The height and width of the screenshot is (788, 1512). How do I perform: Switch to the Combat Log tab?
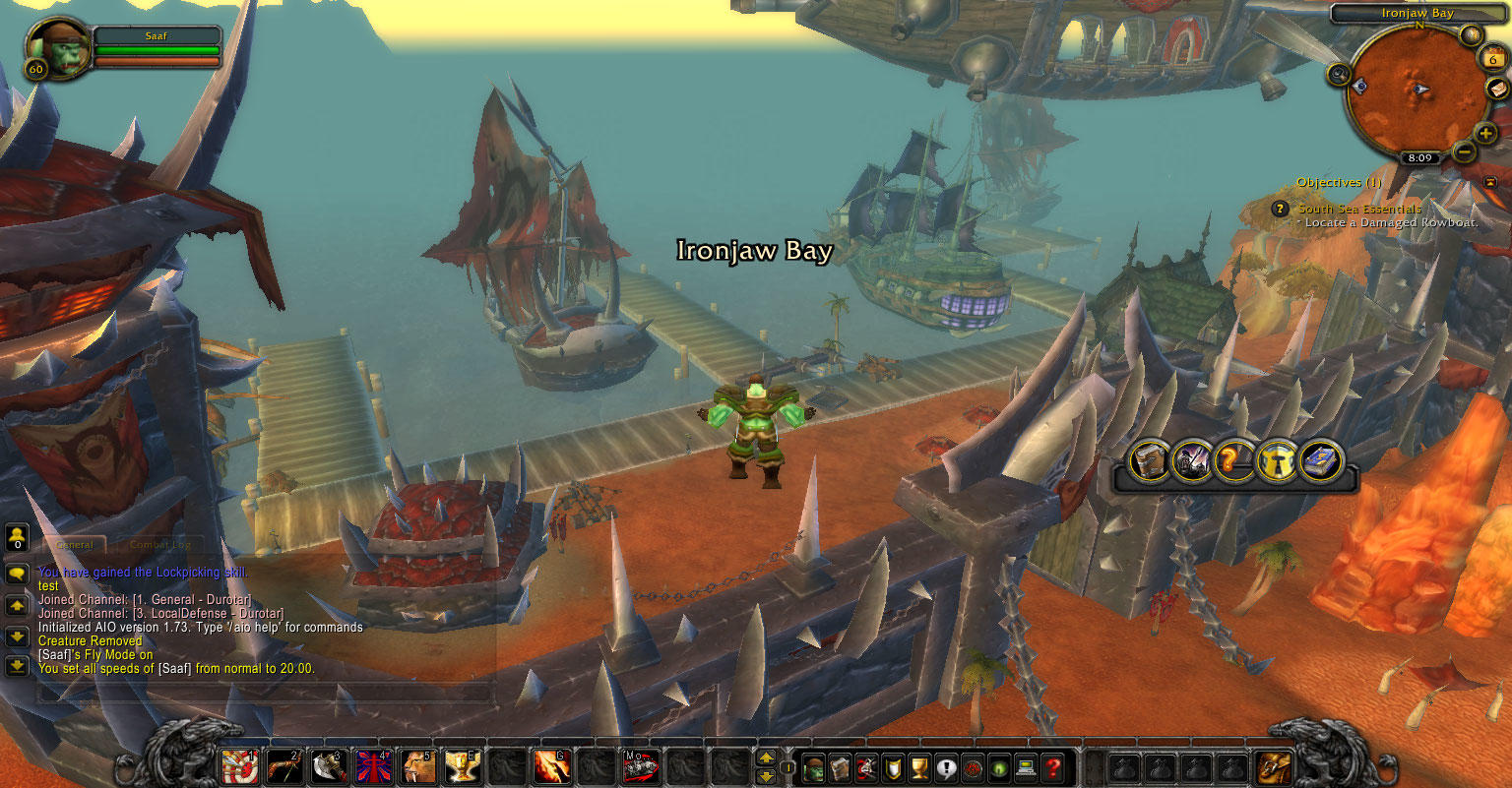pos(160,544)
